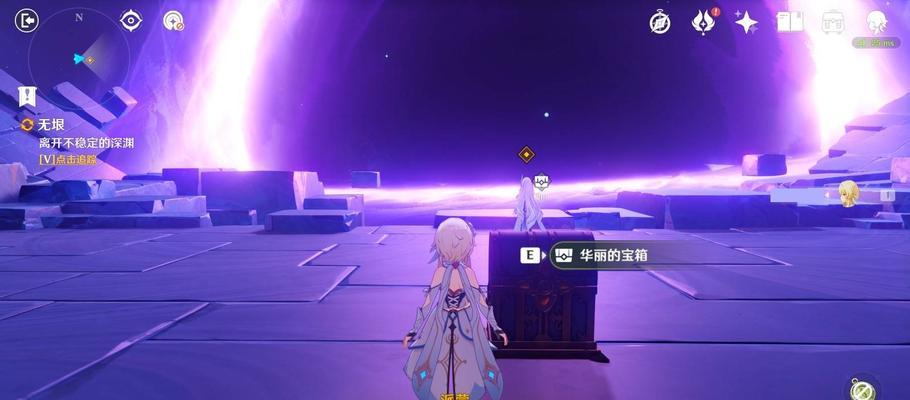Click the exit door icon

(x=27, y=20)
